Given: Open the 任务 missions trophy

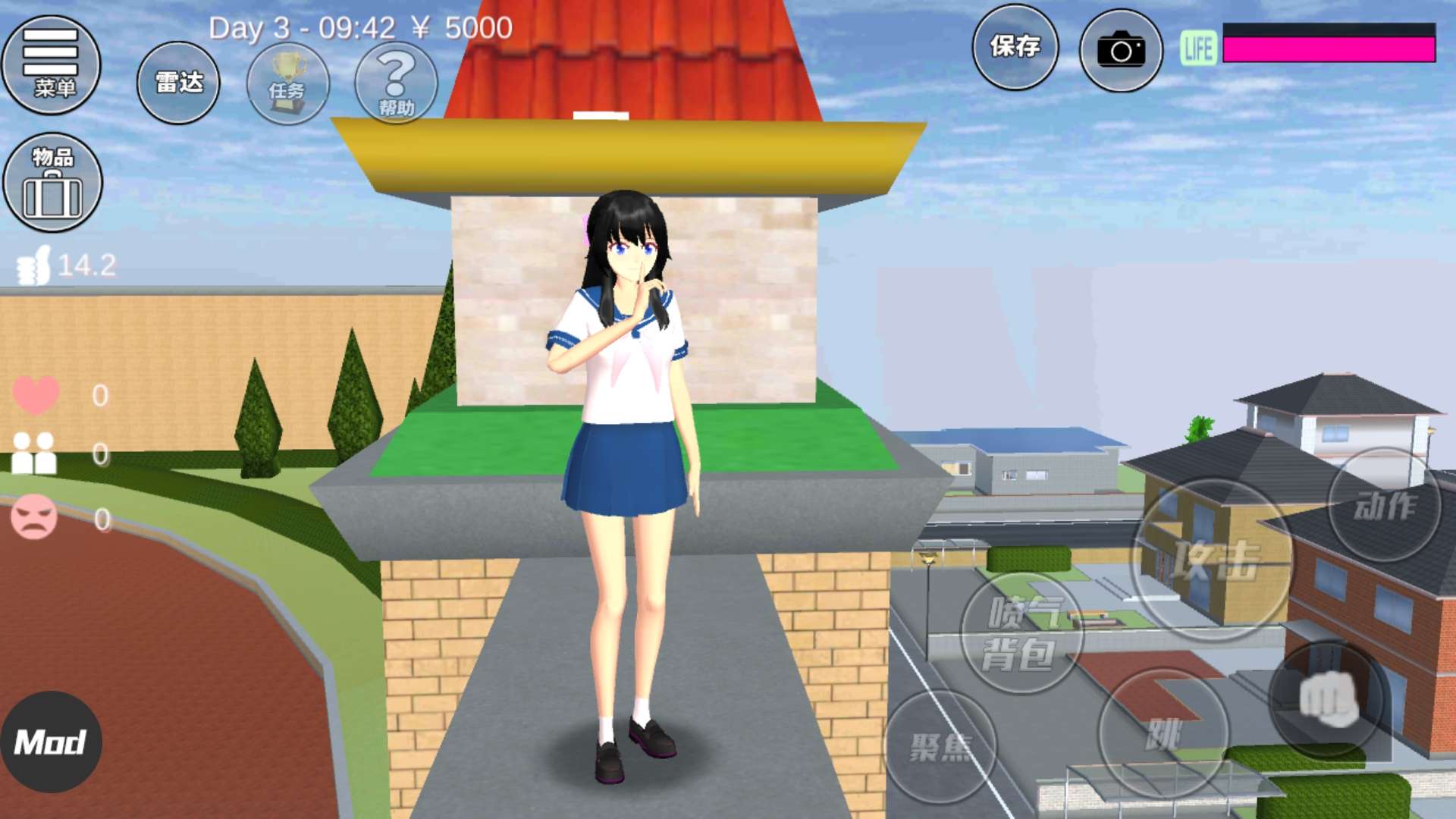Looking at the screenshot, I should click(287, 83).
